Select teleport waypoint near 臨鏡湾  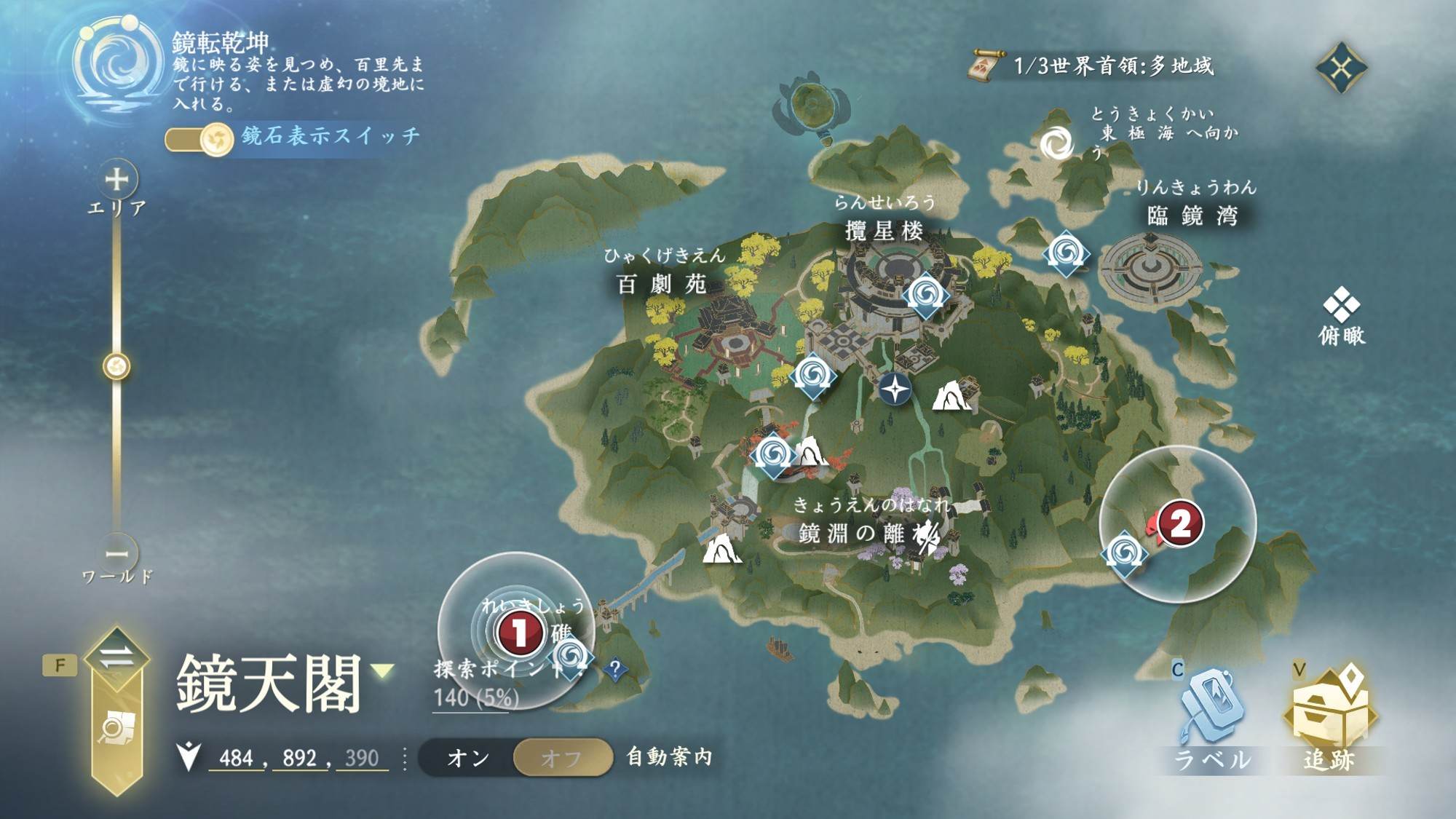click(x=1066, y=254)
